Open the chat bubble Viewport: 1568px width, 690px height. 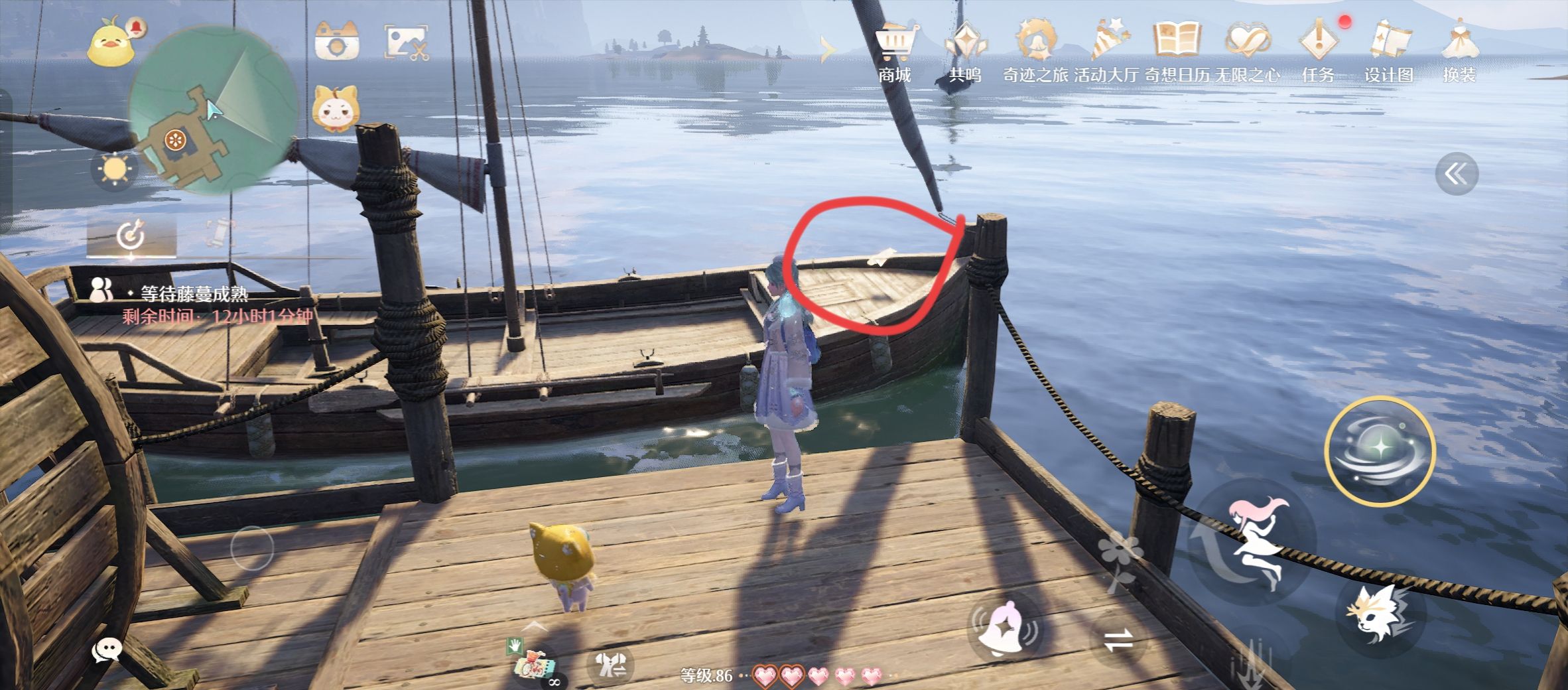point(106,651)
